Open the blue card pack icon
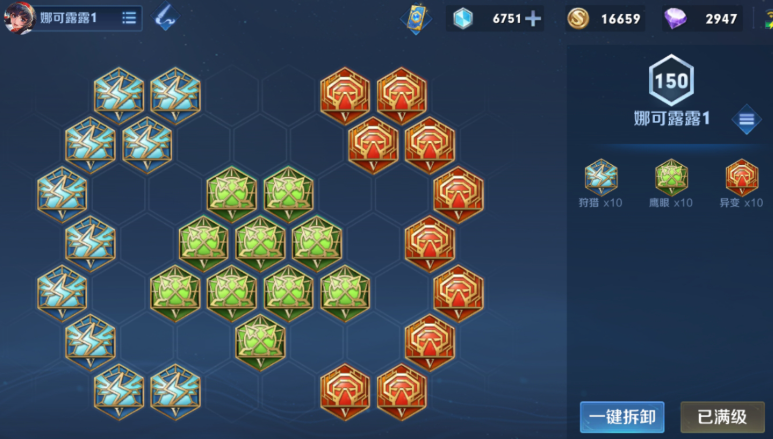This screenshot has height=439, width=773. (x=415, y=18)
